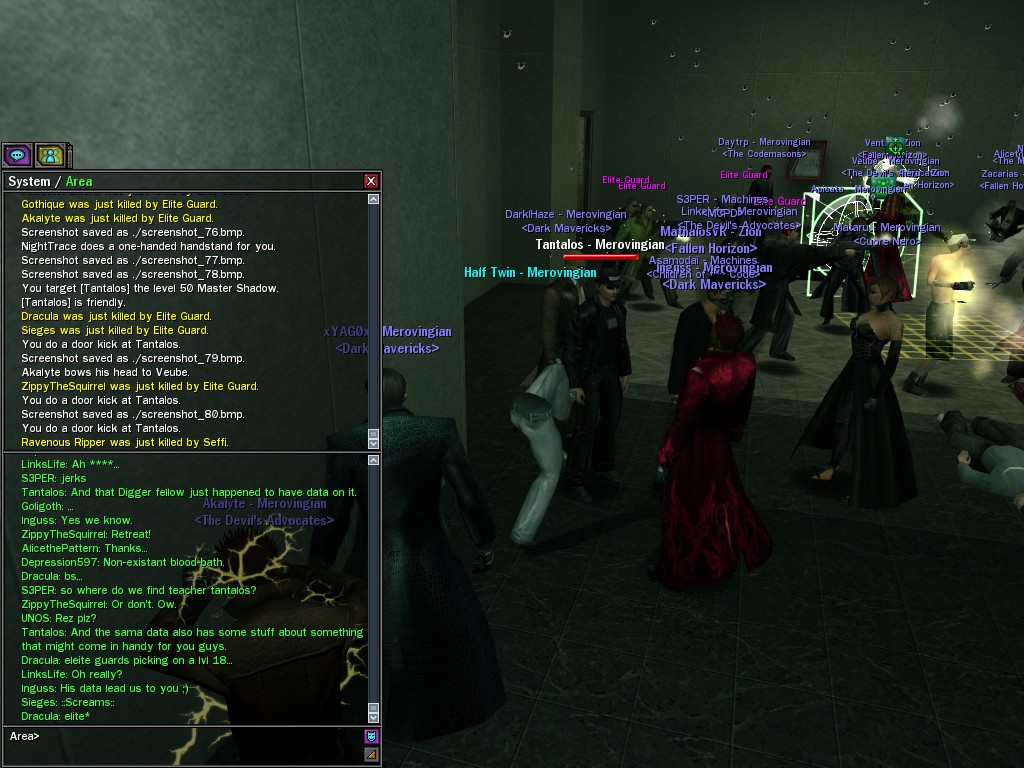Screen dimensions: 1024x768
Task: Select the green Area chat tab
Action: click(x=79, y=181)
